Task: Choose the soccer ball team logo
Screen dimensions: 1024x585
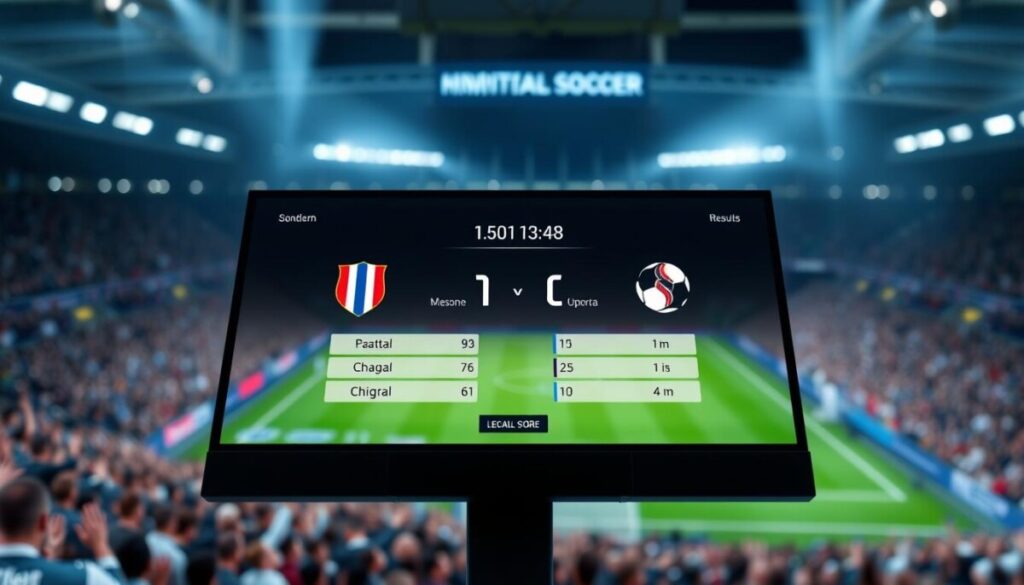Action: [x=662, y=287]
